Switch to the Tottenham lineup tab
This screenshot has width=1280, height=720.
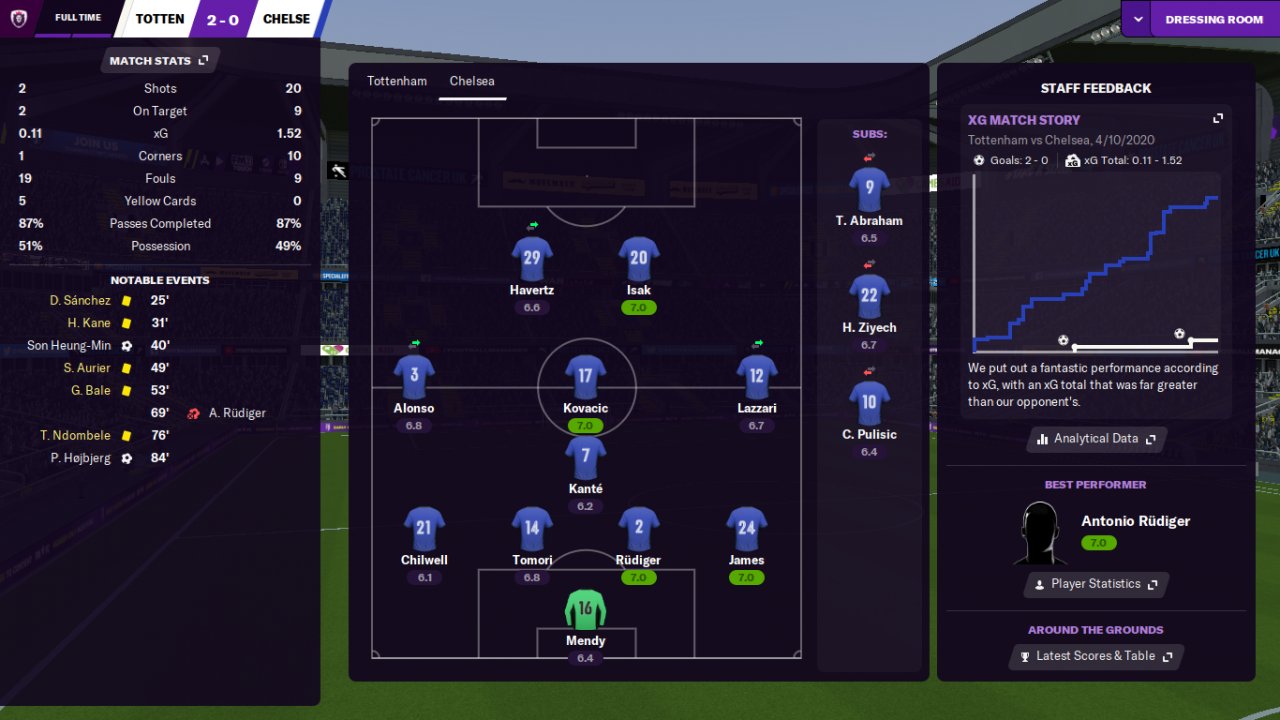pos(396,81)
